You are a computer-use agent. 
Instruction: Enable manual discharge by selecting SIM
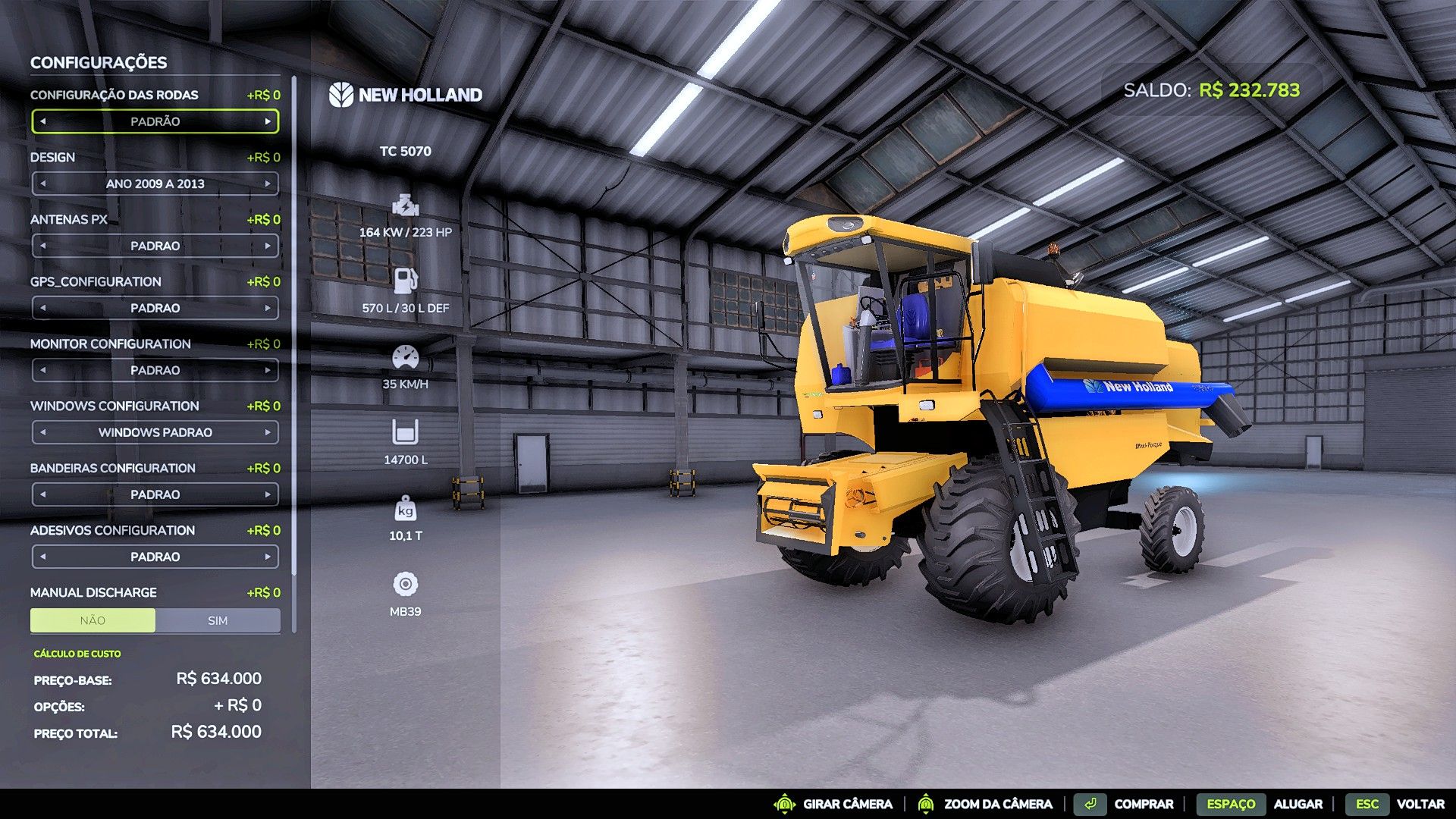(x=218, y=620)
